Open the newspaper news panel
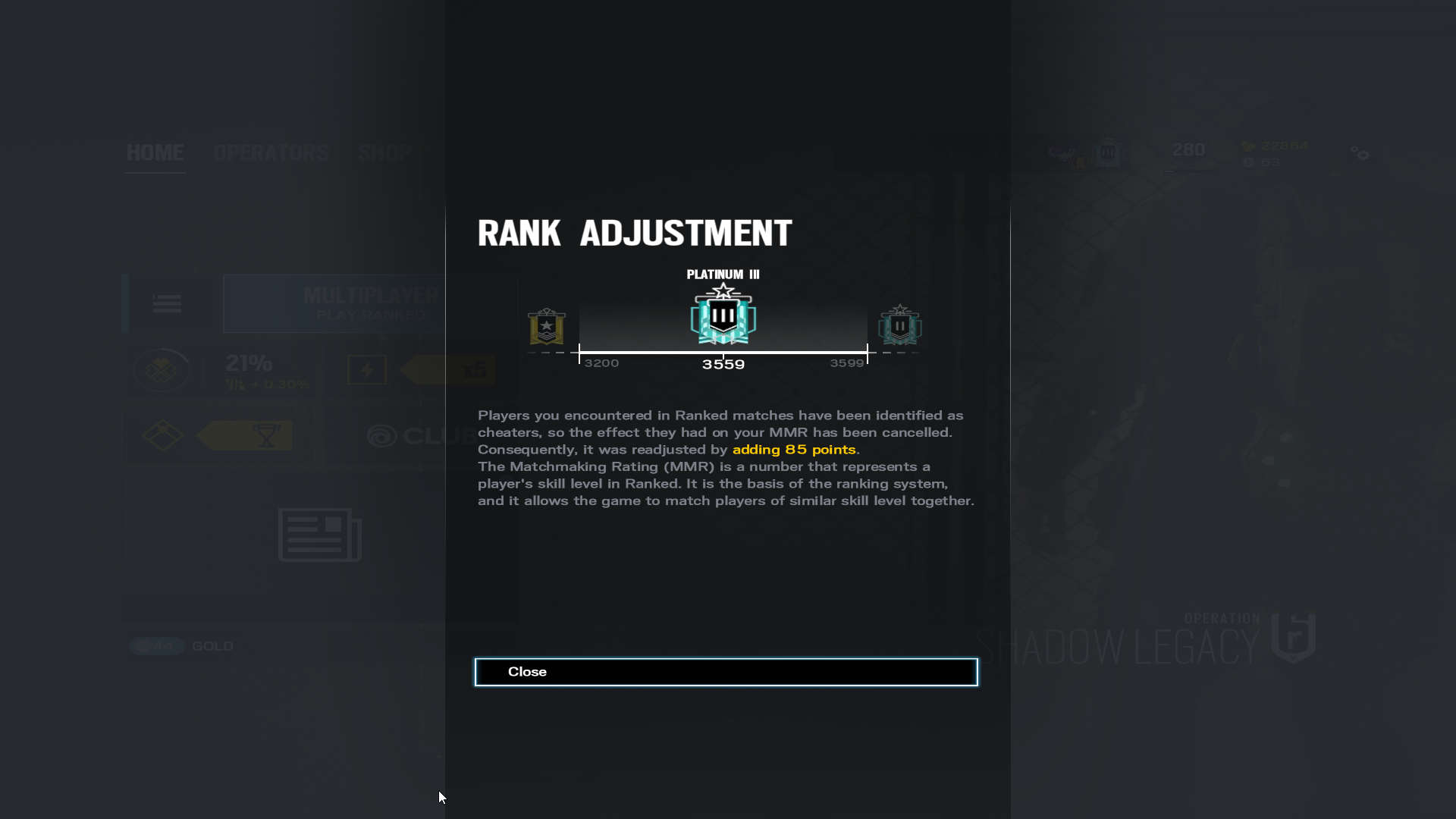 pyautogui.click(x=319, y=535)
